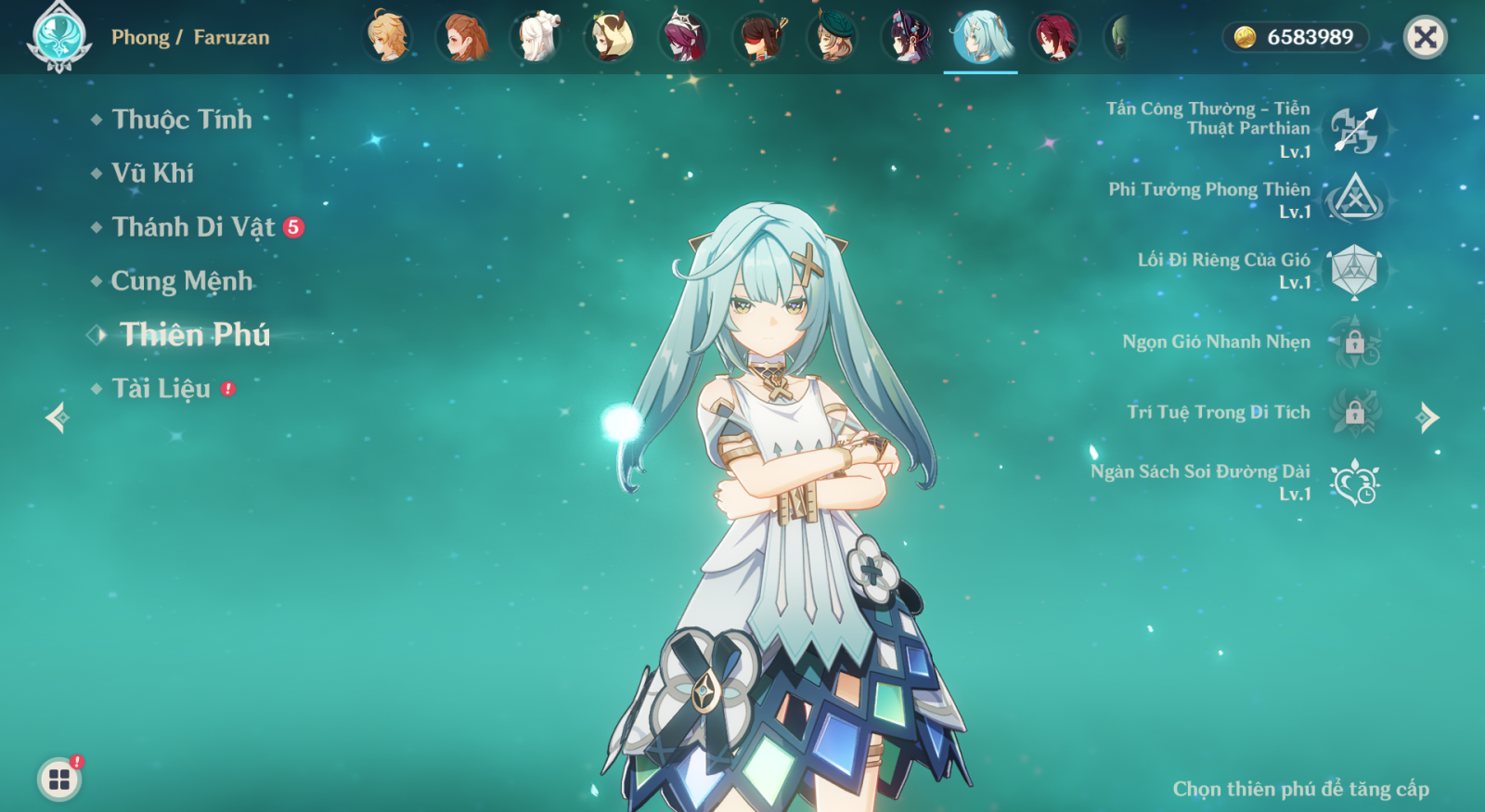Open the Thuộc Tính attributes menu
Image resolution: width=1485 pixels, height=812 pixels.
[x=181, y=120]
